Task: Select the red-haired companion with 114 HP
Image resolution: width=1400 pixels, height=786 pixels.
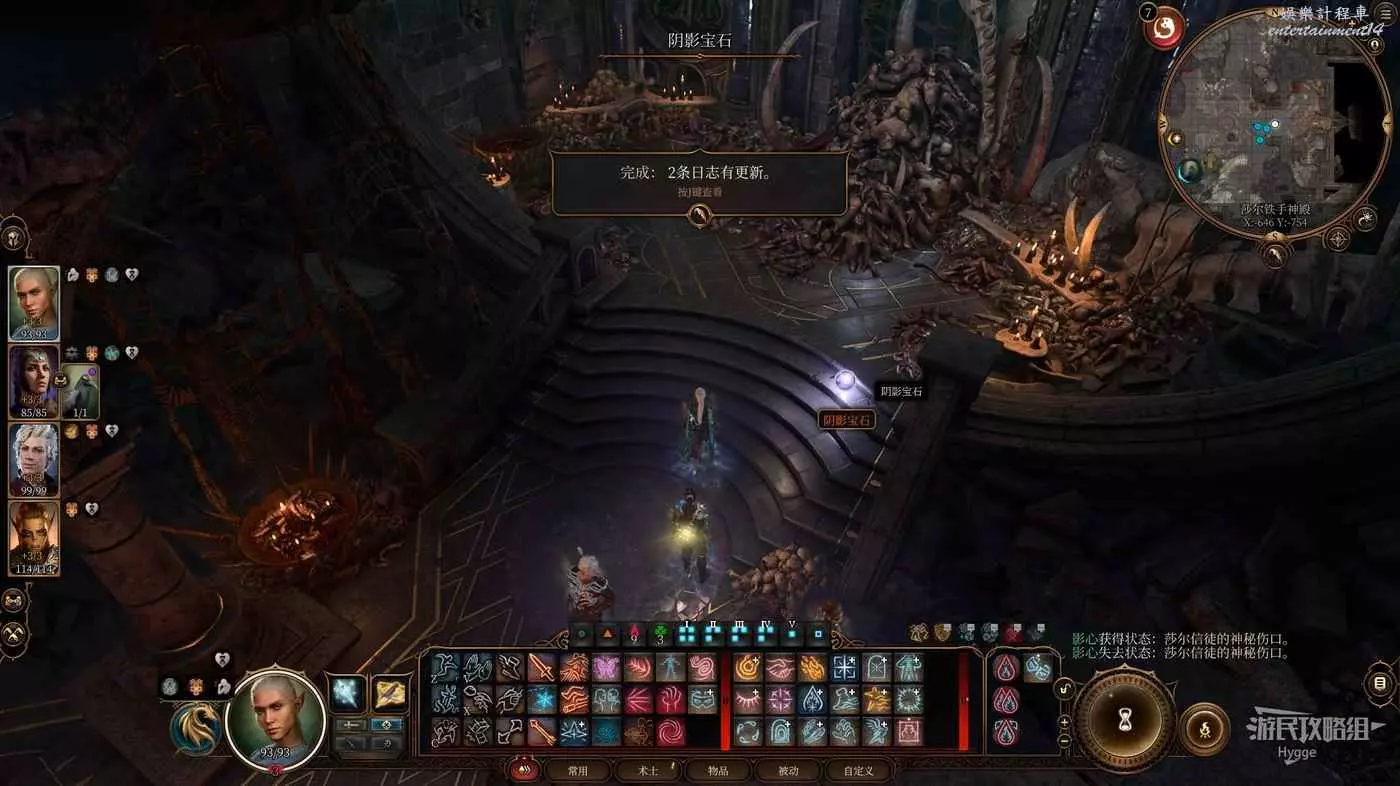Action: tap(34, 537)
